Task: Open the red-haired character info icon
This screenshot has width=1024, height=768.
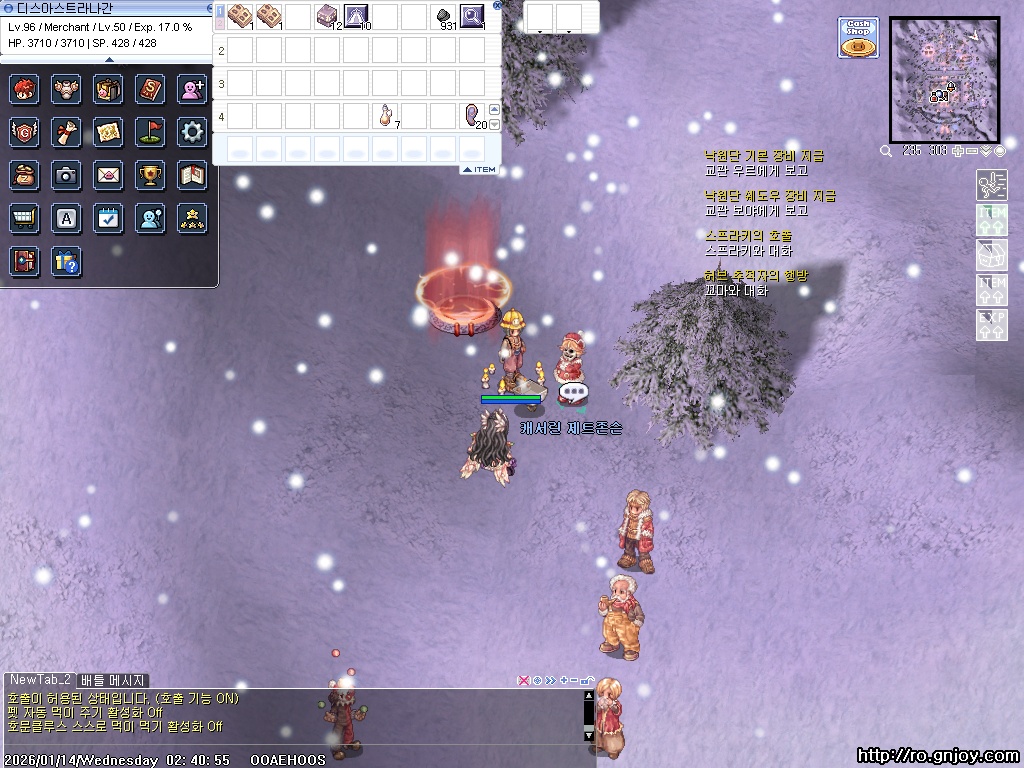Action: pyautogui.click(x=24, y=89)
